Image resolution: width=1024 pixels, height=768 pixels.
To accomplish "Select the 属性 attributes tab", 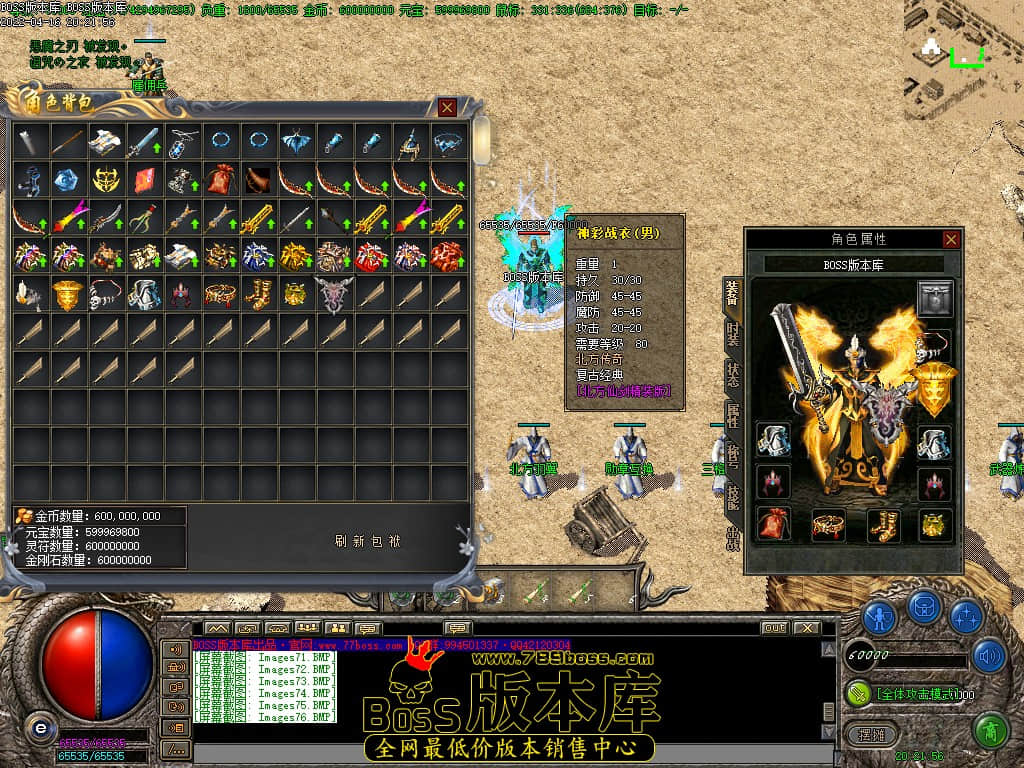I will 733,417.
